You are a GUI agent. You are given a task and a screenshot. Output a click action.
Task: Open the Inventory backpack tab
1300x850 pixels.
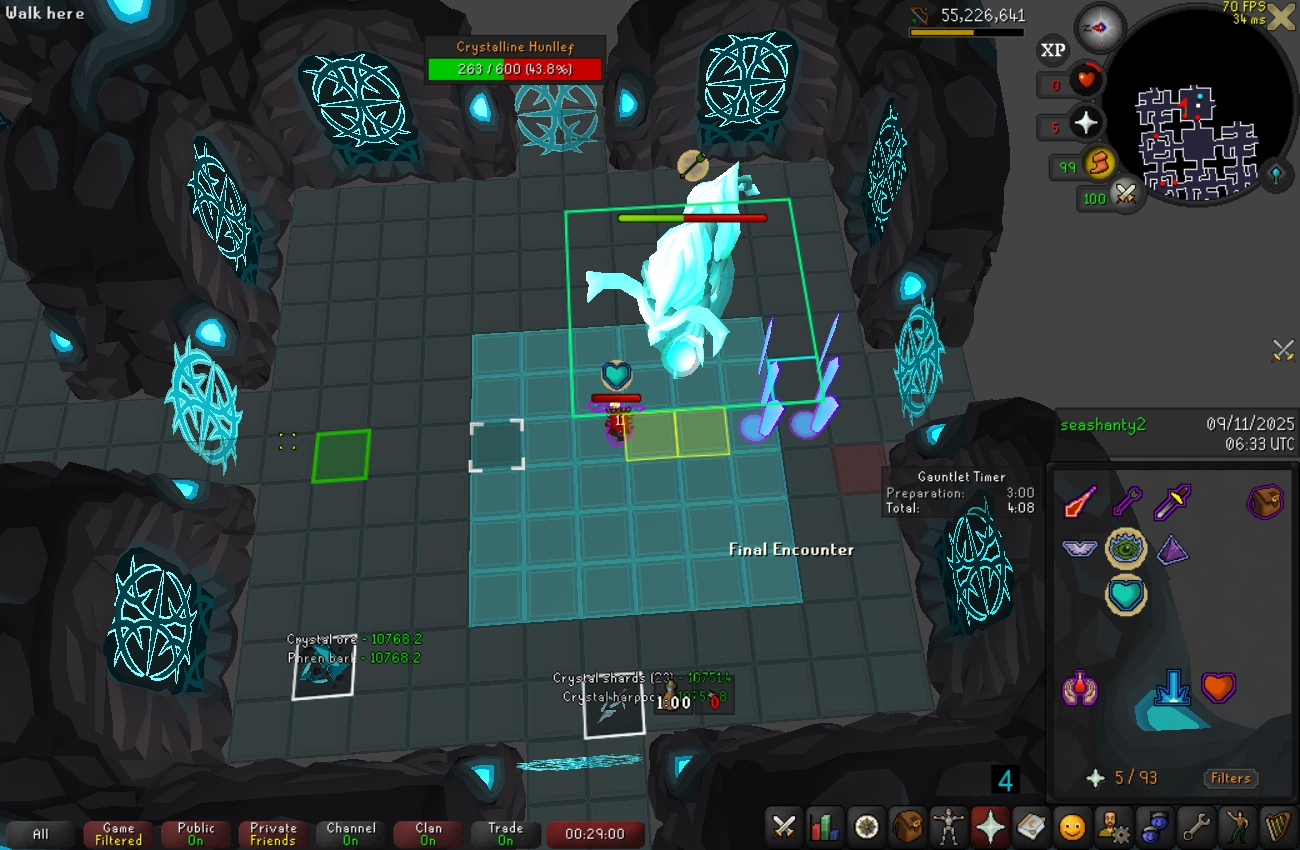click(907, 827)
